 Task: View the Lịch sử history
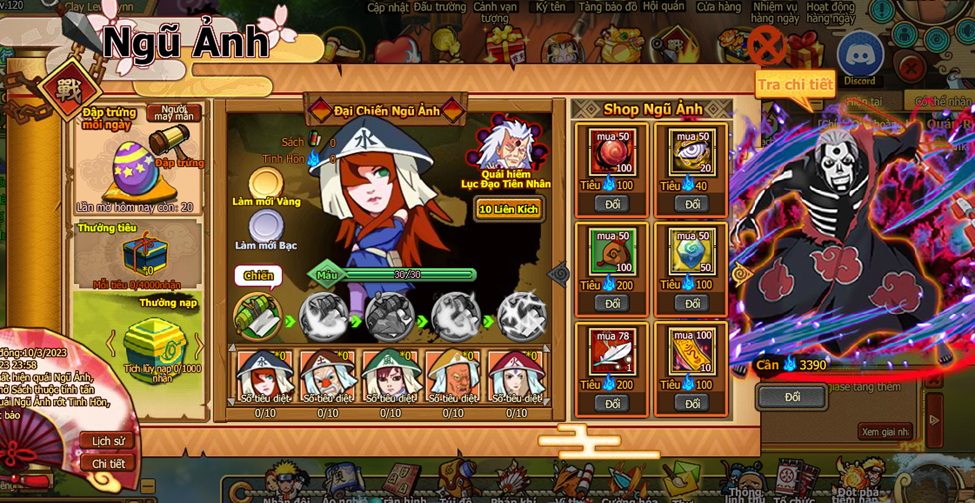point(108,441)
